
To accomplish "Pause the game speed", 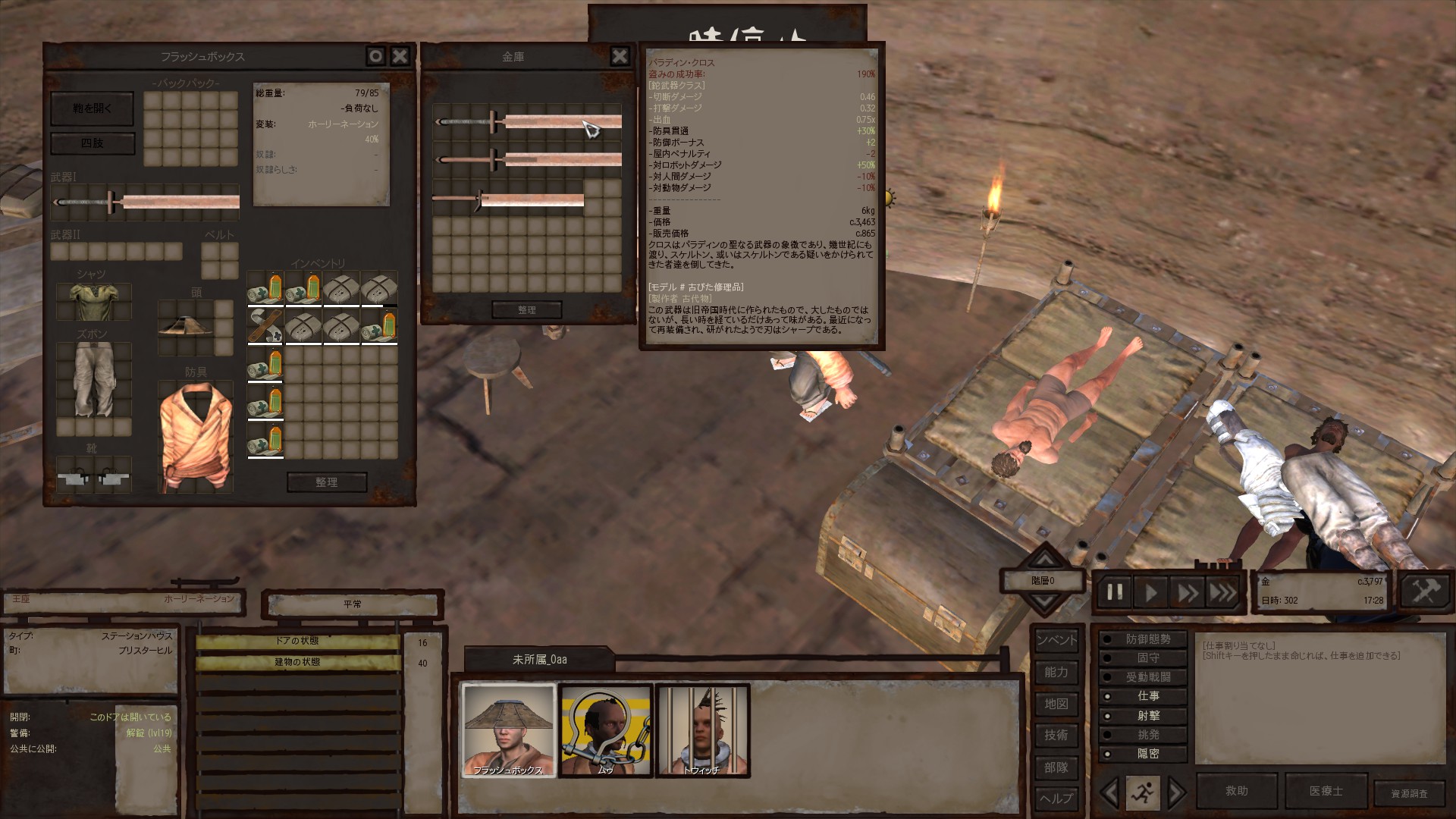I will click(1114, 592).
